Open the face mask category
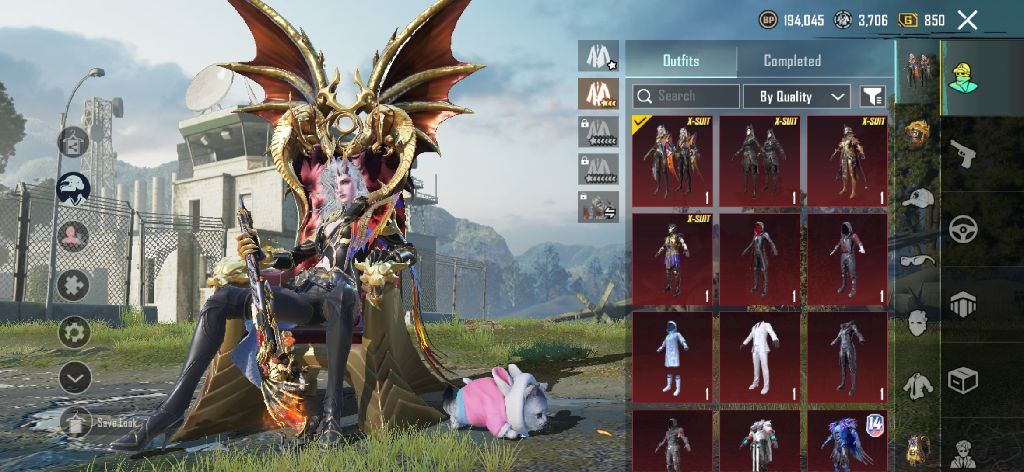Screen dimensions: 1024x472 (916, 322)
